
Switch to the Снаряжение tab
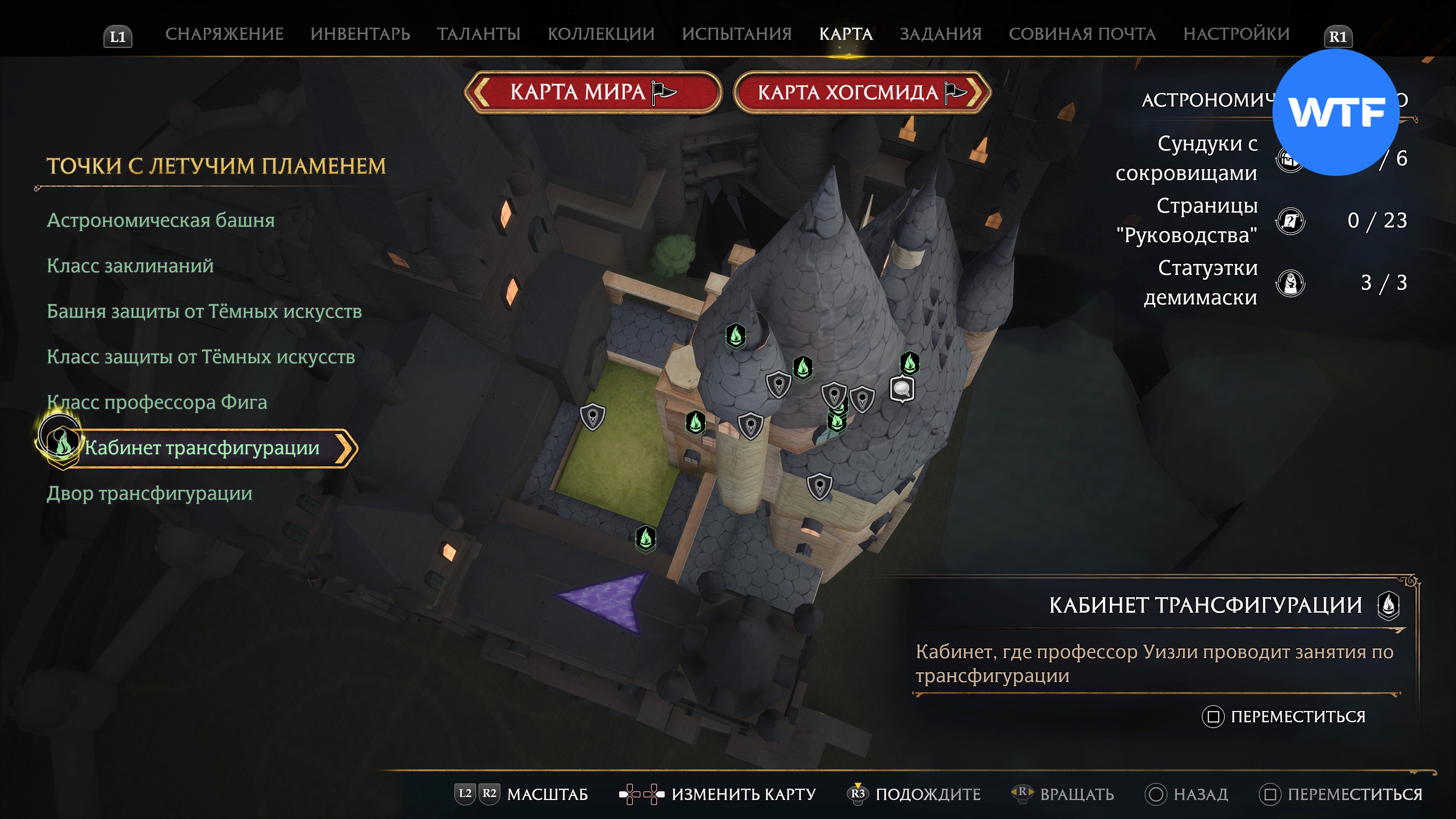[x=224, y=34]
